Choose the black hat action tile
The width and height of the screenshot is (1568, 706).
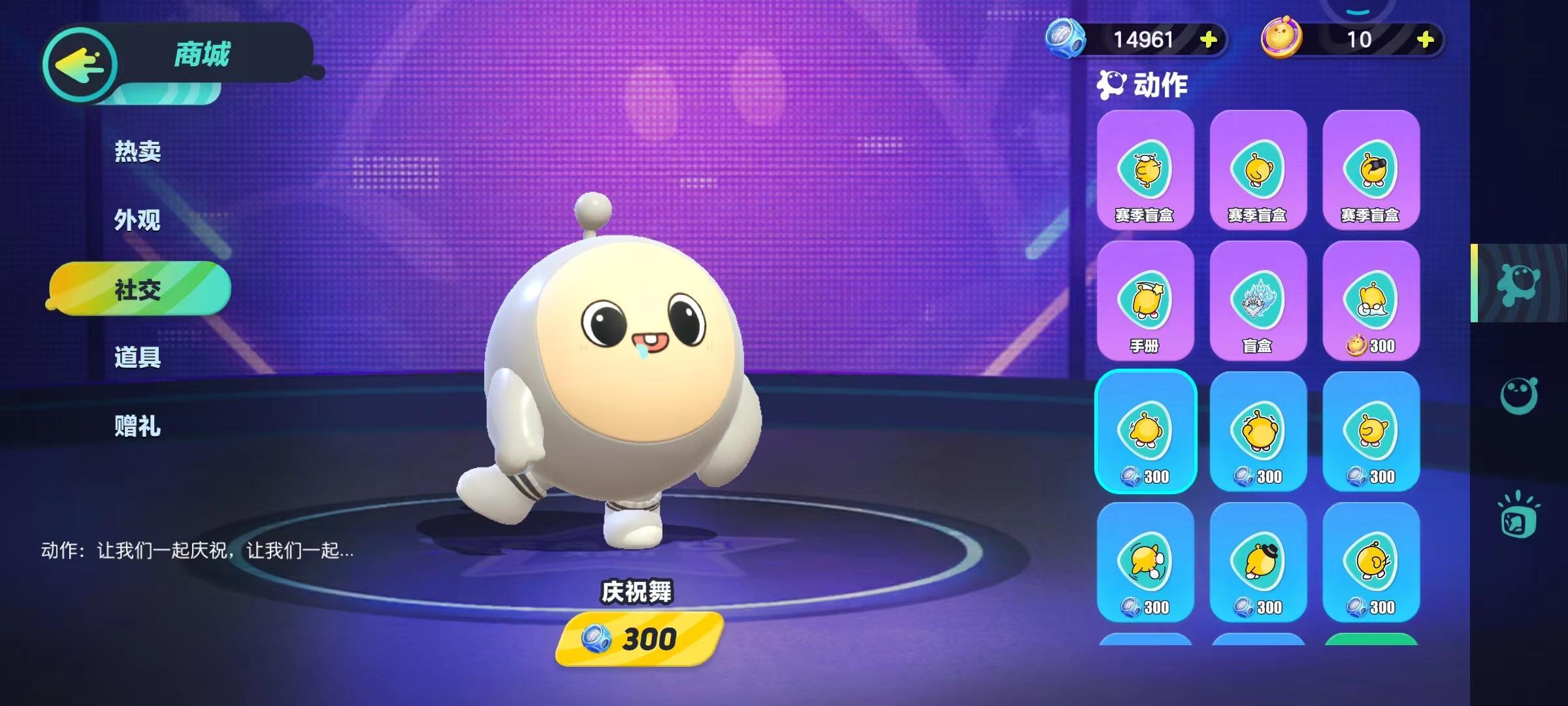1258,562
